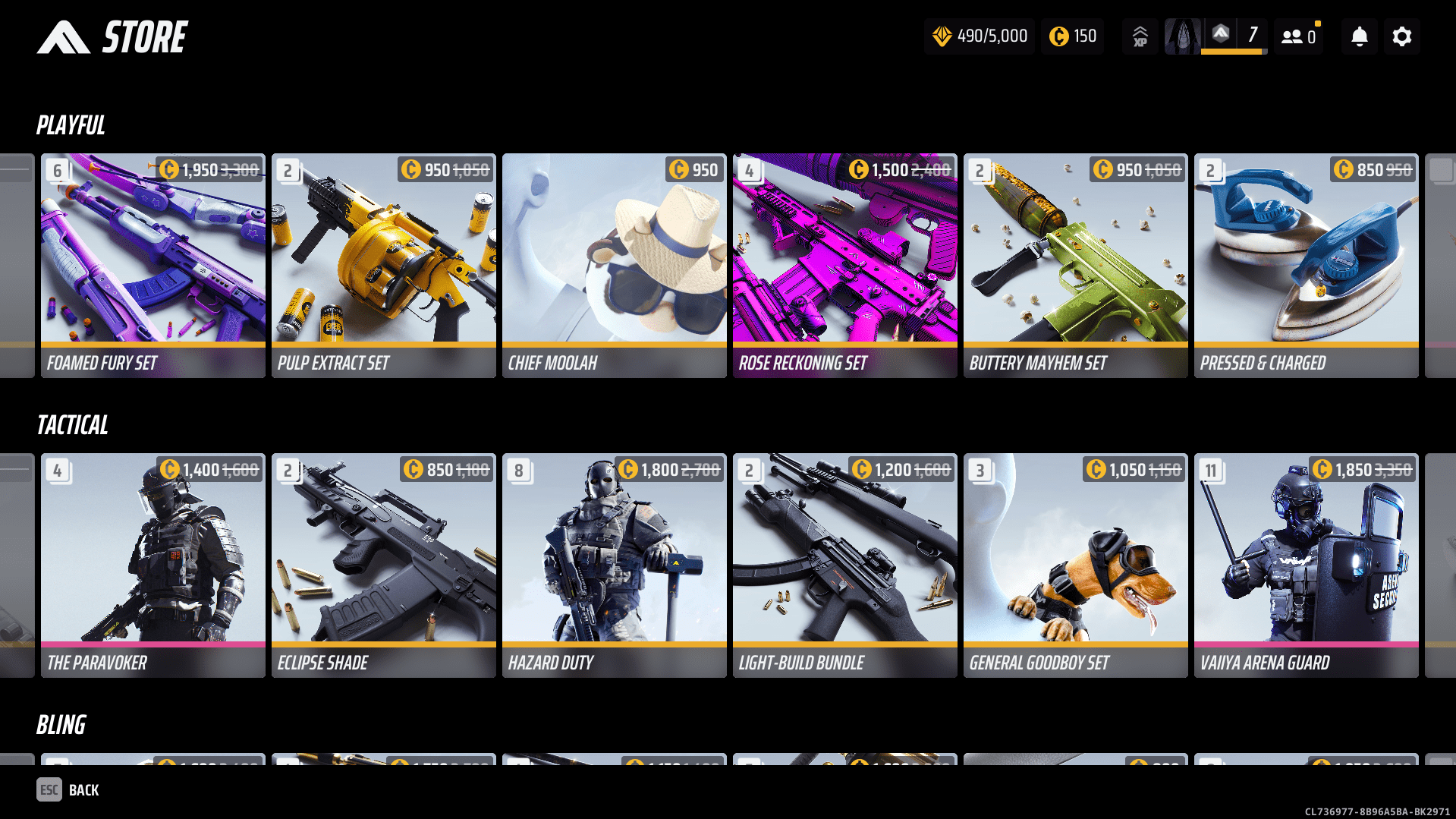Open the Light-Build Bundle
This screenshot has height=819, width=1456.
pos(845,565)
